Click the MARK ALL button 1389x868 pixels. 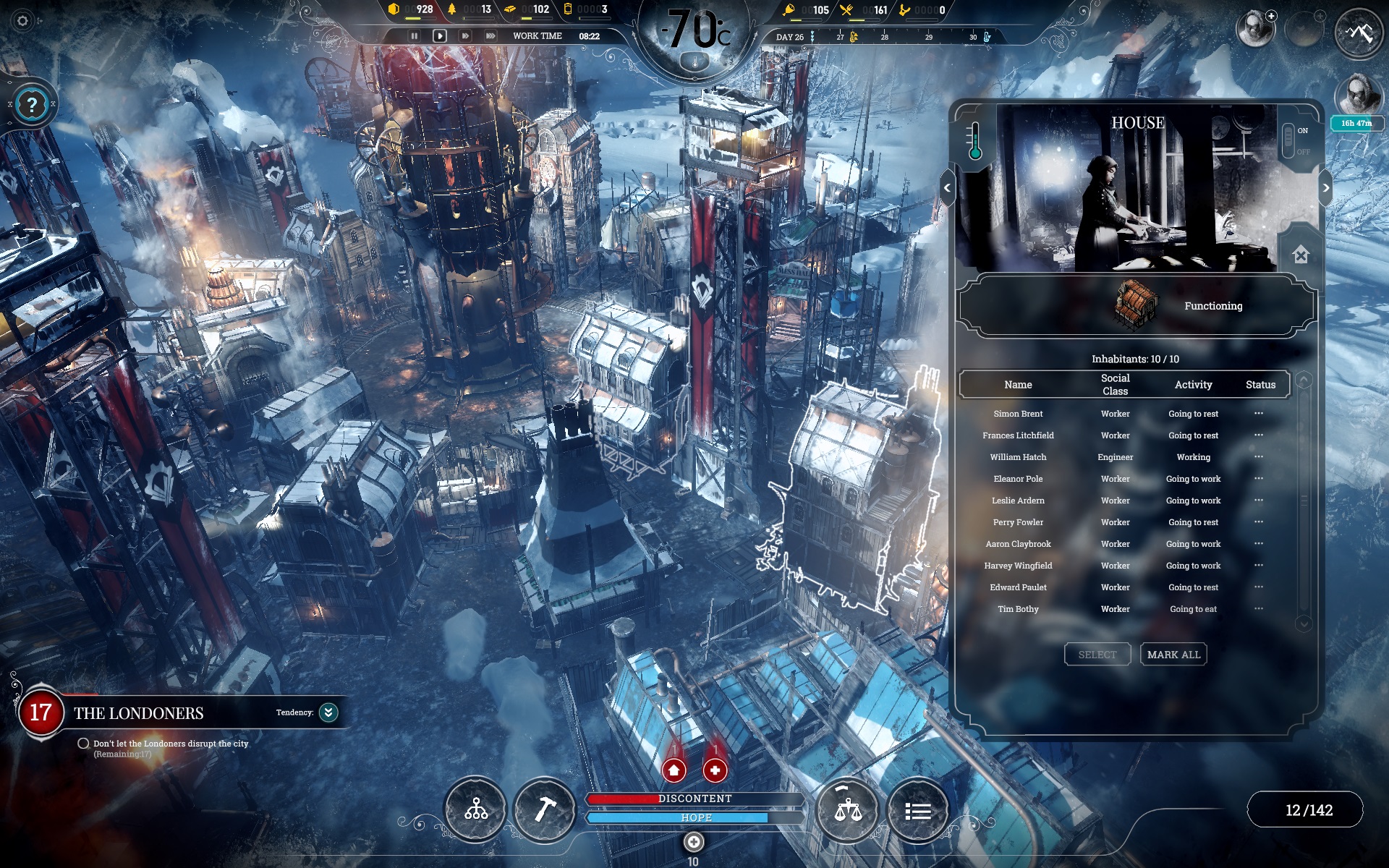coord(1173,654)
